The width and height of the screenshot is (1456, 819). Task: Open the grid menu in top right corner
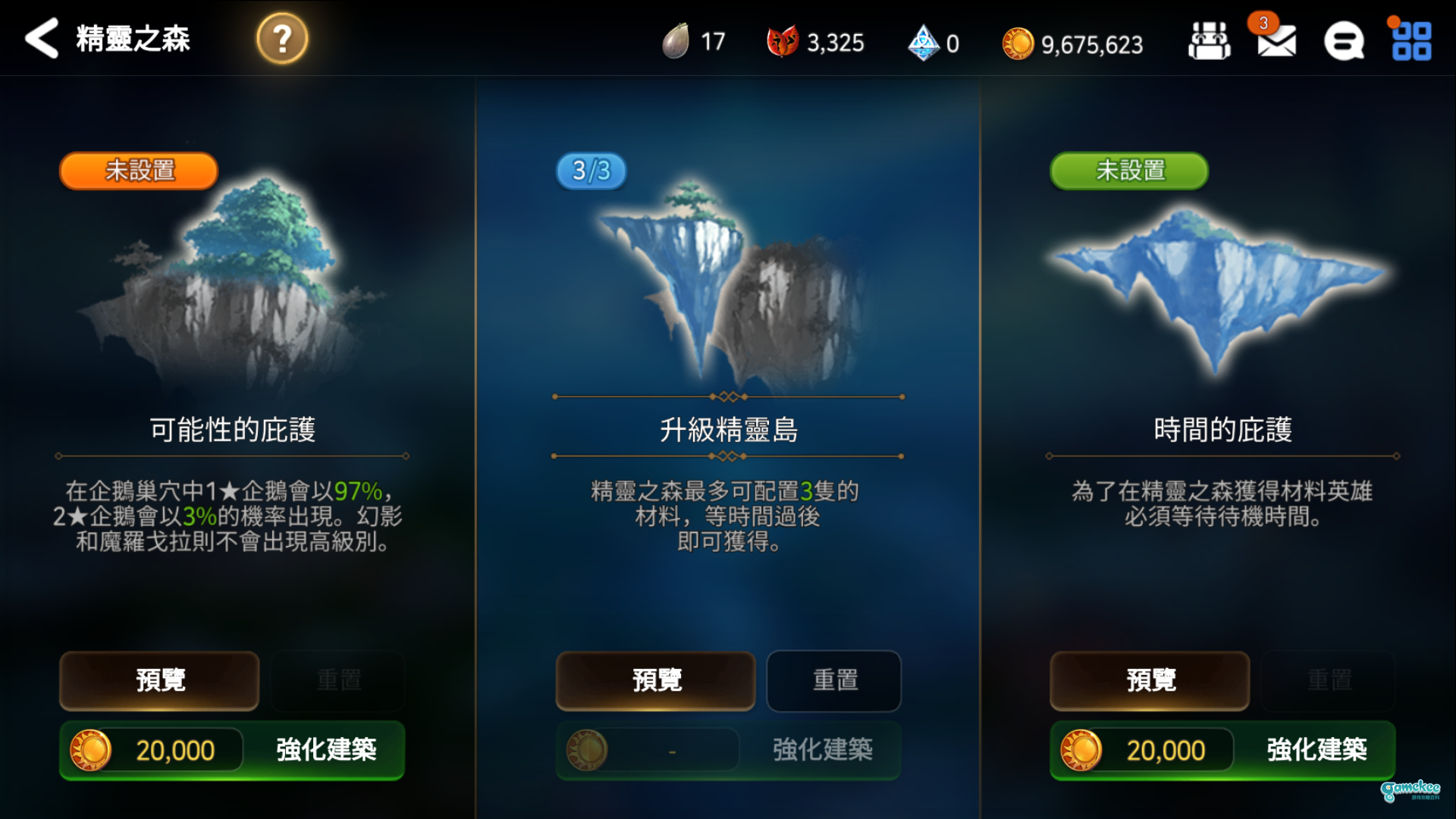pyautogui.click(x=1412, y=42)
